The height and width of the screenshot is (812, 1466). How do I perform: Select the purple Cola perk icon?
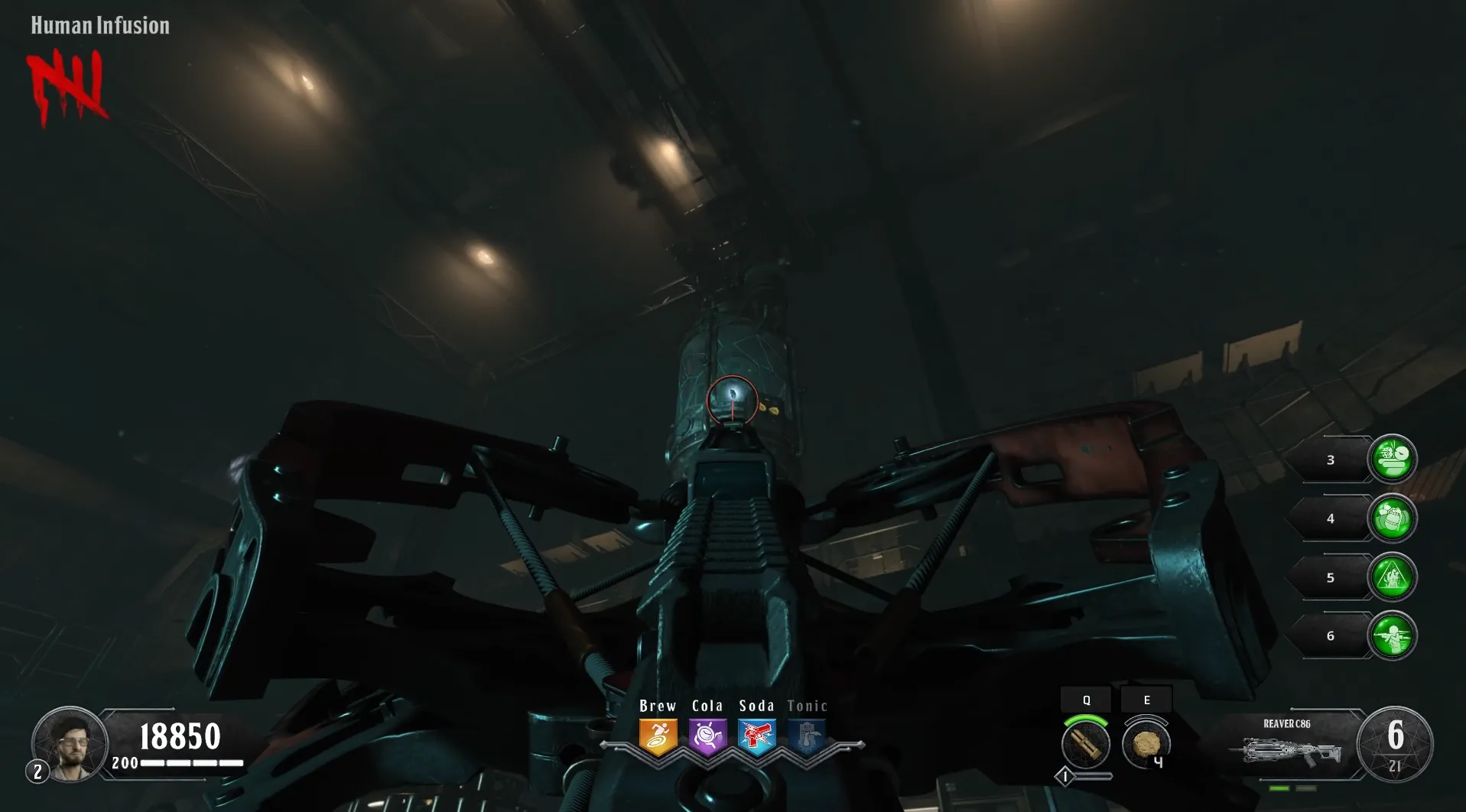click(x=707, y=736)
